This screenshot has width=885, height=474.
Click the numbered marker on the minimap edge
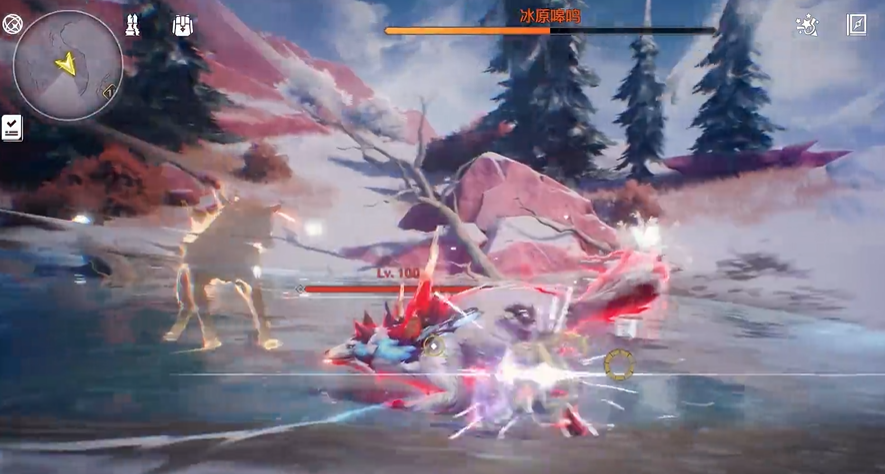tap(108, 91)
